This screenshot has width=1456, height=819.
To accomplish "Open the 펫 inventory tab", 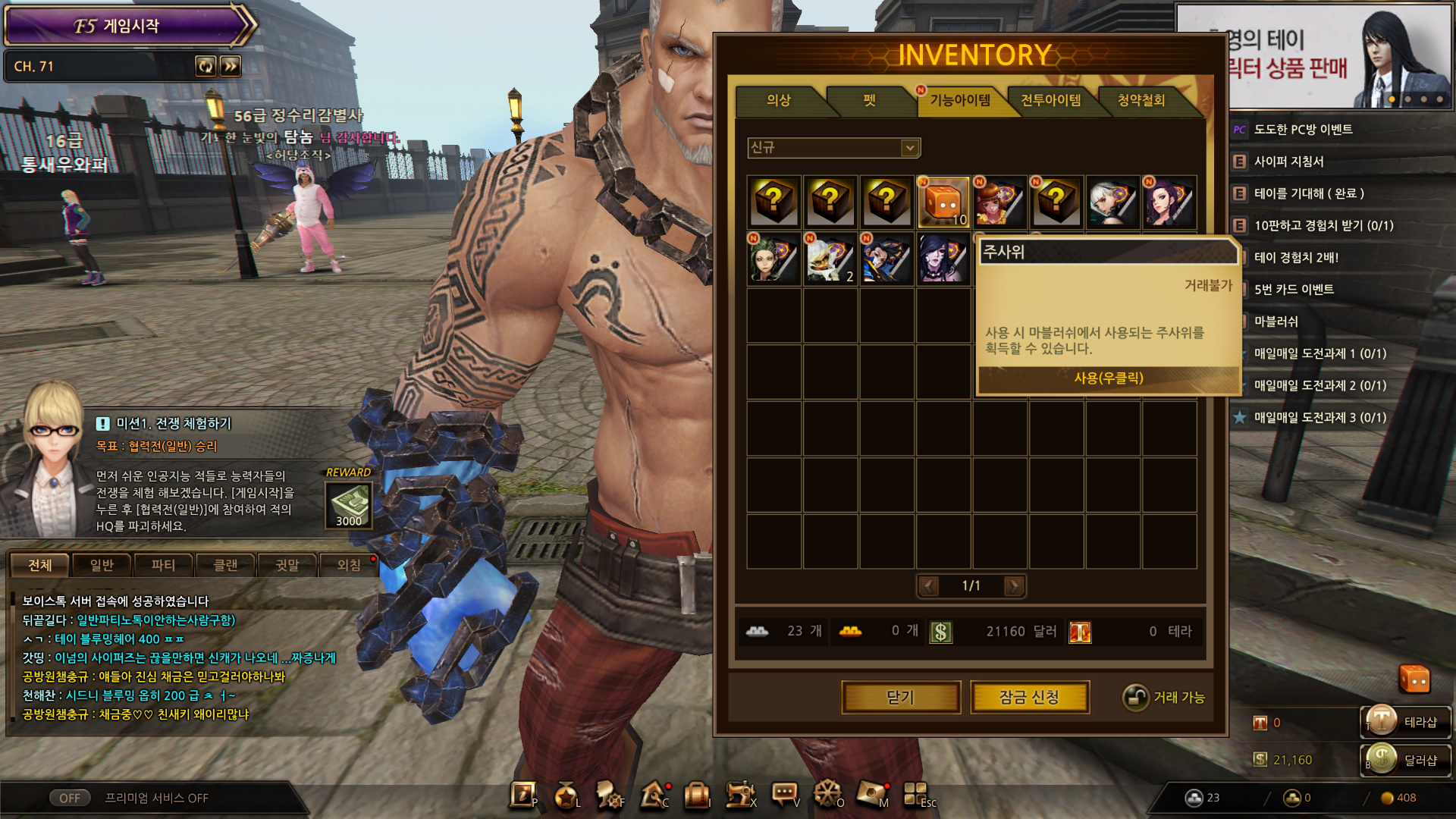I will click(869, 100).
